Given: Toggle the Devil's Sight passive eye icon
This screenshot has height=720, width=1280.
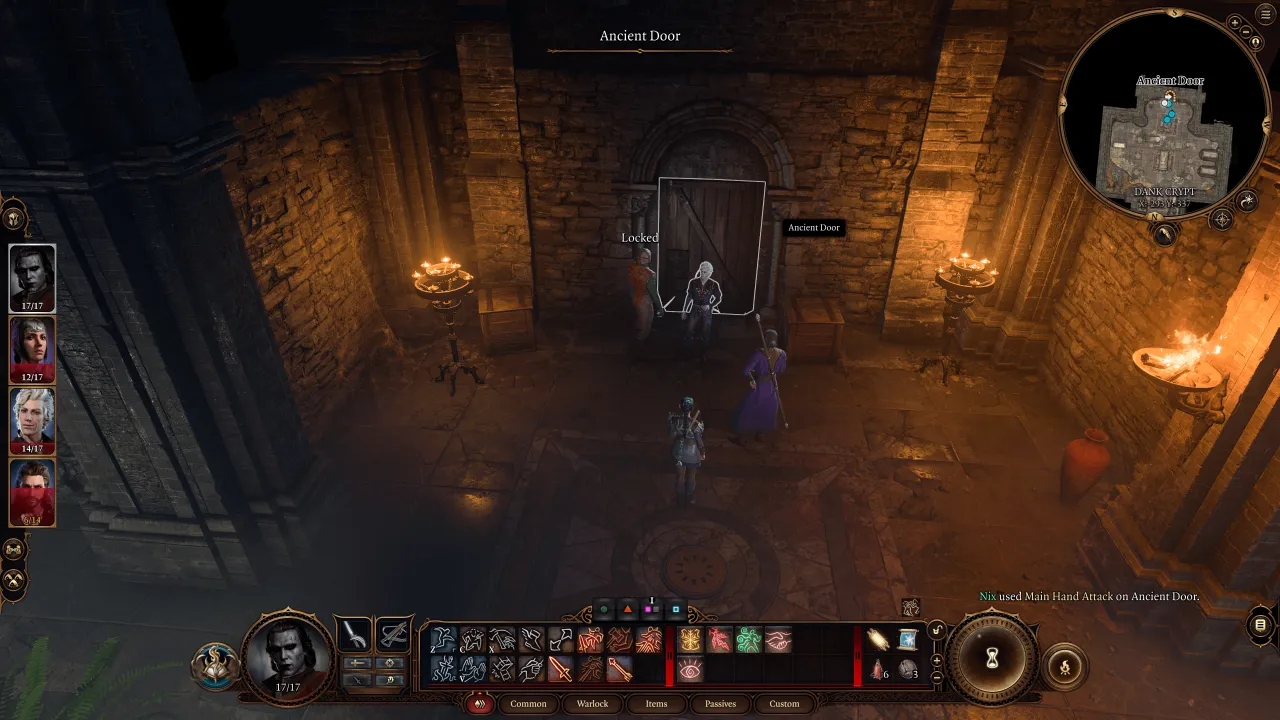Looking at the screenshot, I should [689, 668].
